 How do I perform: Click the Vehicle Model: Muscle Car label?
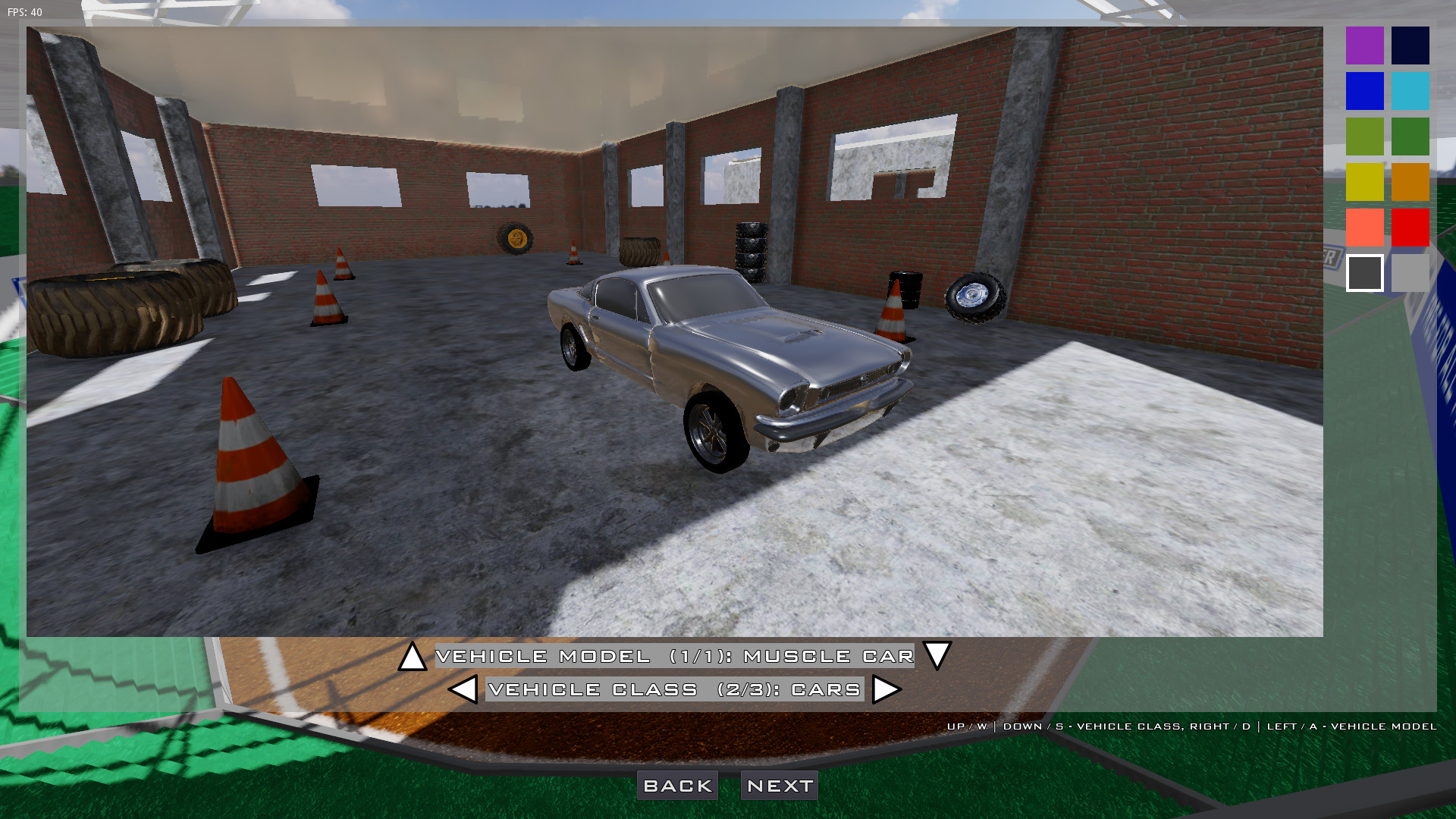pyautogui.click(x=675, y=655)
